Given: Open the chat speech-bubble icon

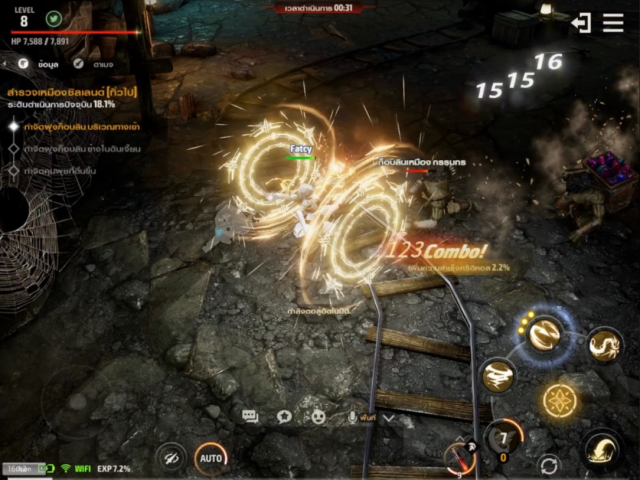Looking at the screenshot, I should (x=250, y=417).
